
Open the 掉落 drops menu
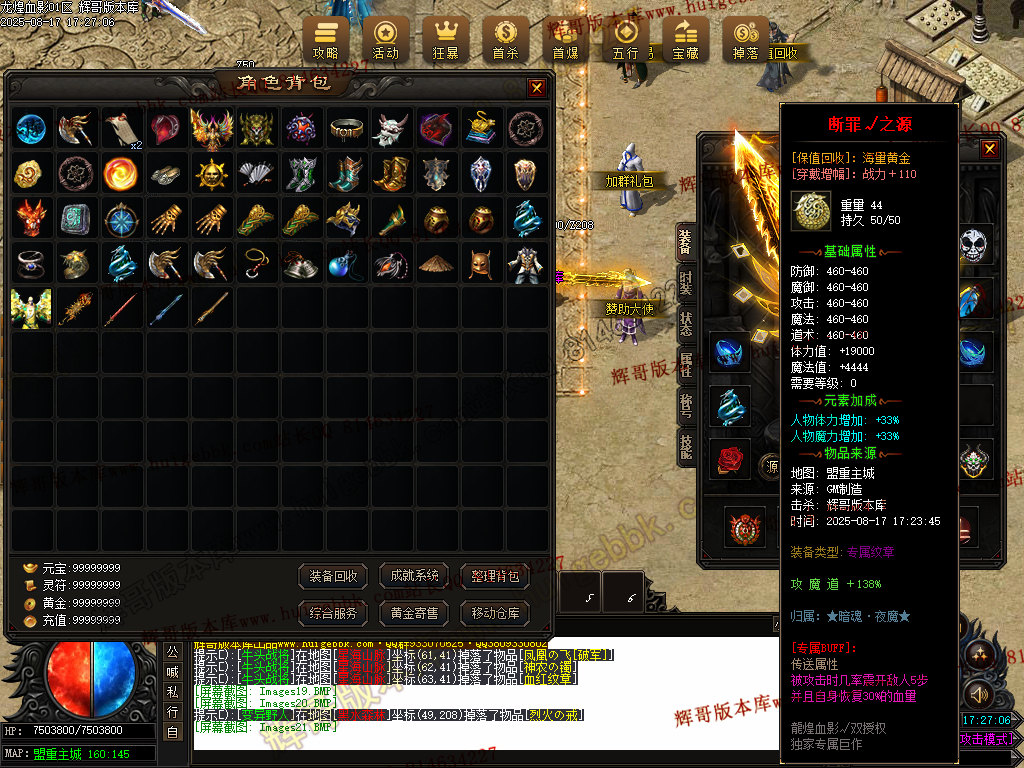point(745,39)
